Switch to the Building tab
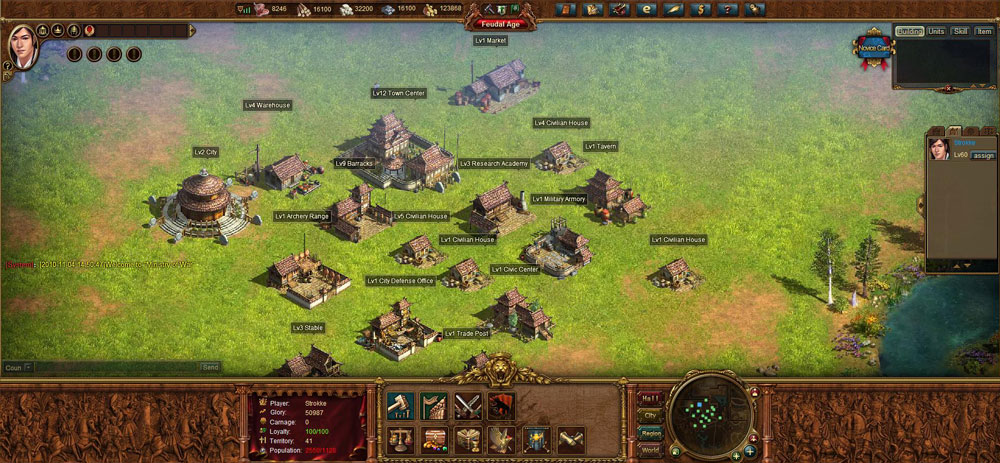 click(x=909, y=31)
